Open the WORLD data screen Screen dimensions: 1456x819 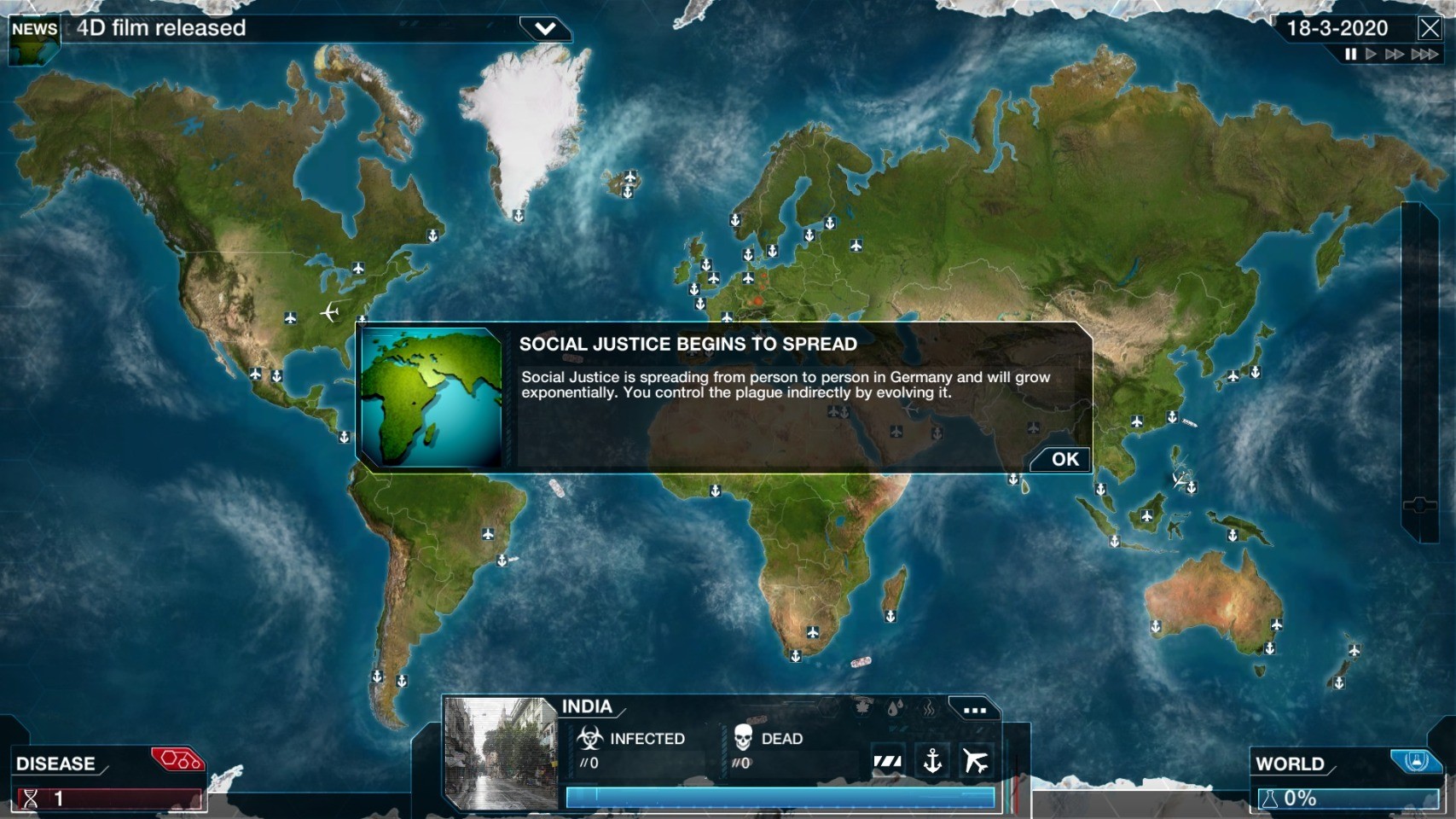tap(1290, 764)
